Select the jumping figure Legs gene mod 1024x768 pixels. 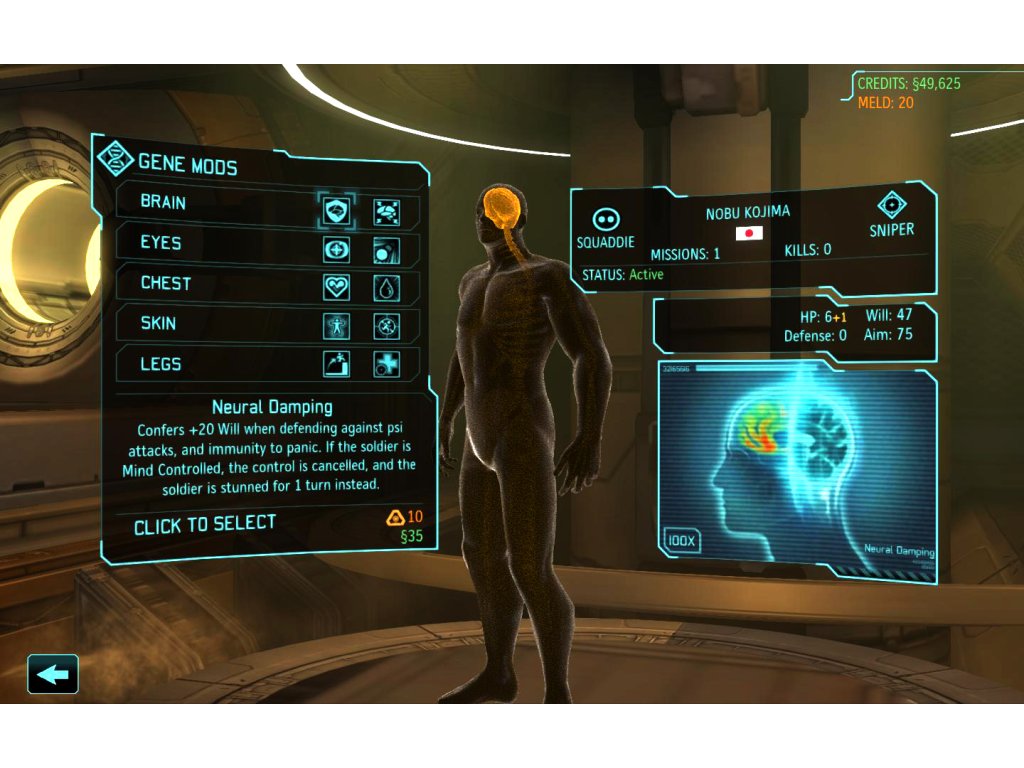(x=337, y=364)
